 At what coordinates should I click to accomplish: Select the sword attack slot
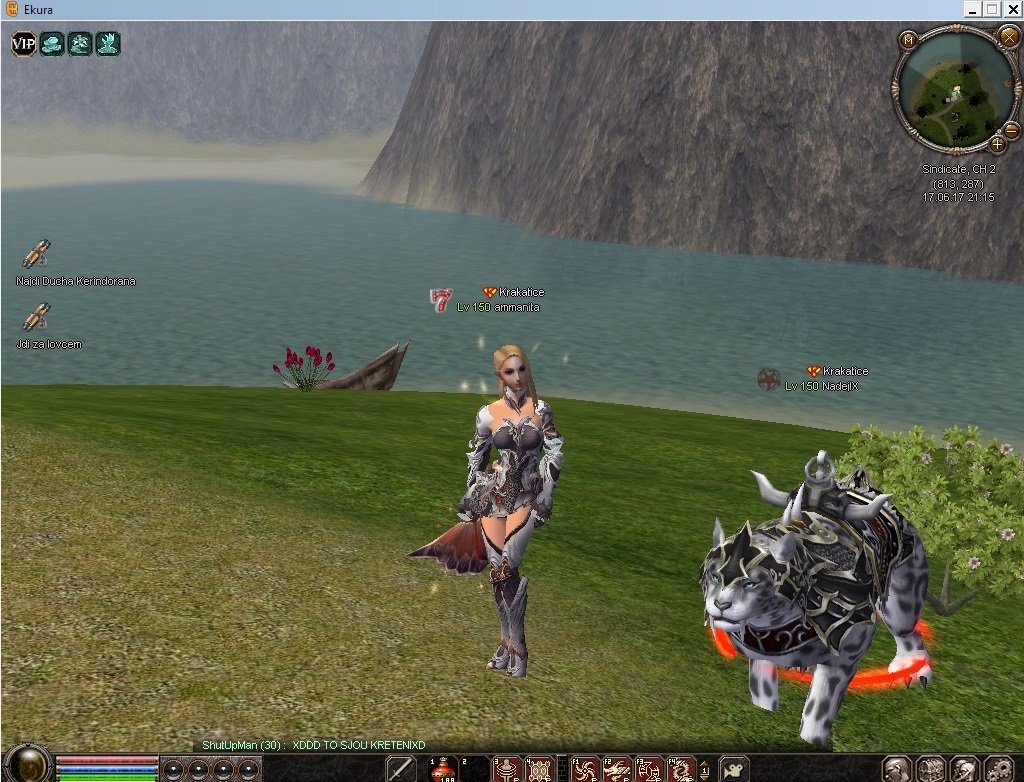pyautogui.click(x=401, y=769)
